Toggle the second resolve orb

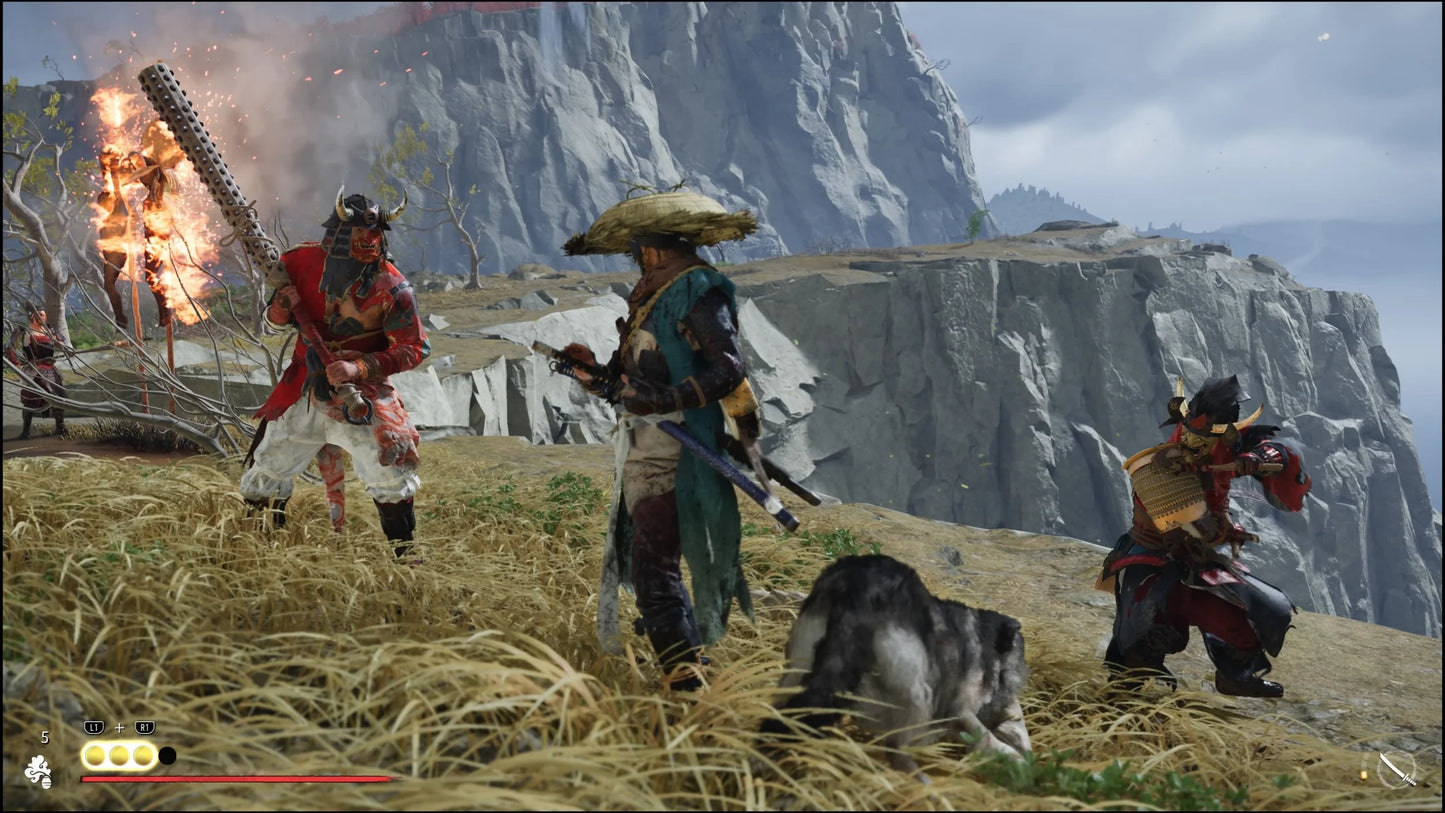tap(119, 754)
